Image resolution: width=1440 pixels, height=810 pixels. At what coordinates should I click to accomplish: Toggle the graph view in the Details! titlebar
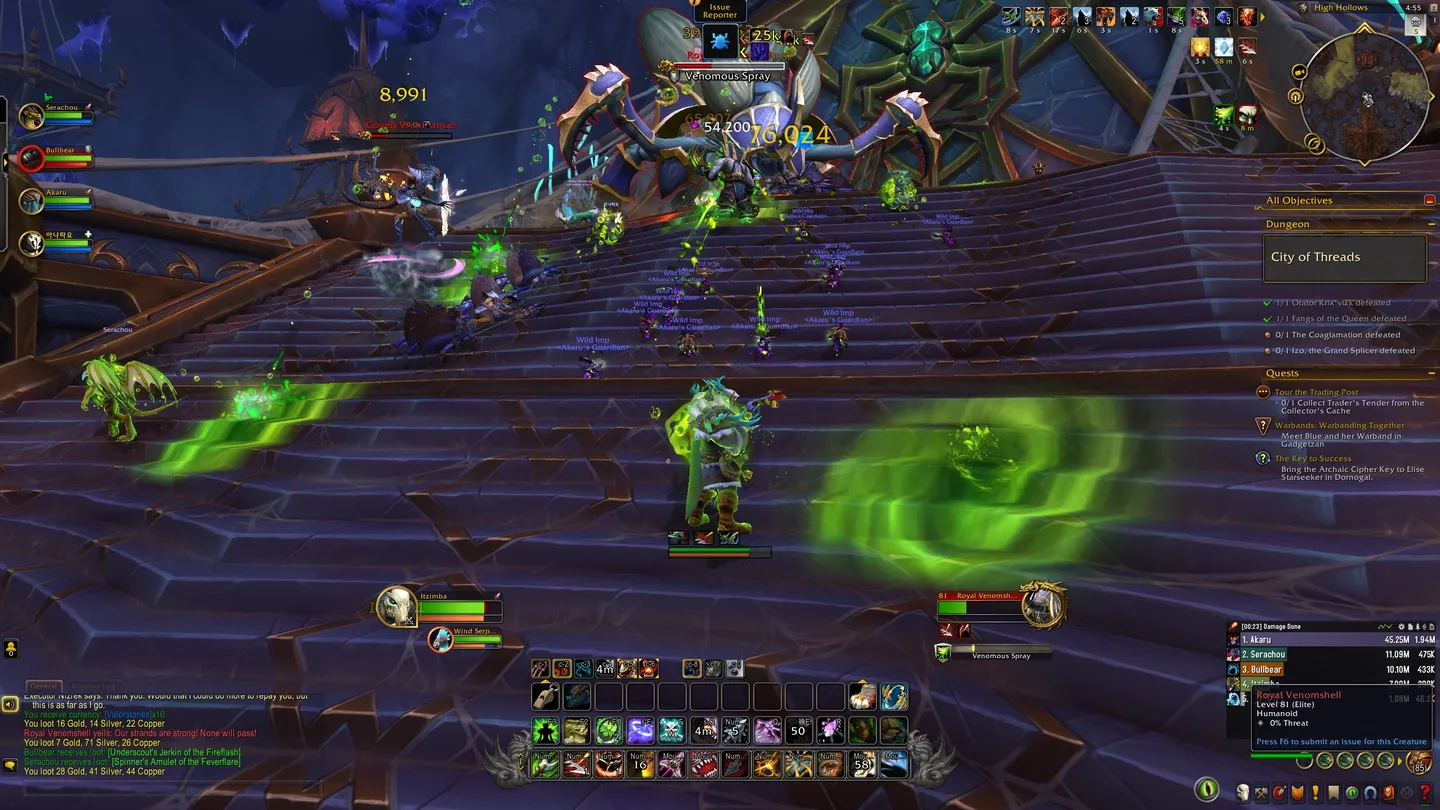[x=1381, y=627]
